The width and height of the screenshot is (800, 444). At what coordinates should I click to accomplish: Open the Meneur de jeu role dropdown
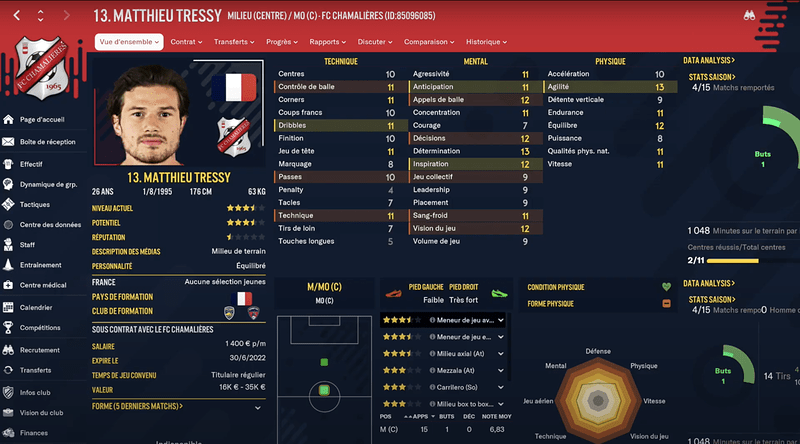[499, 320]
